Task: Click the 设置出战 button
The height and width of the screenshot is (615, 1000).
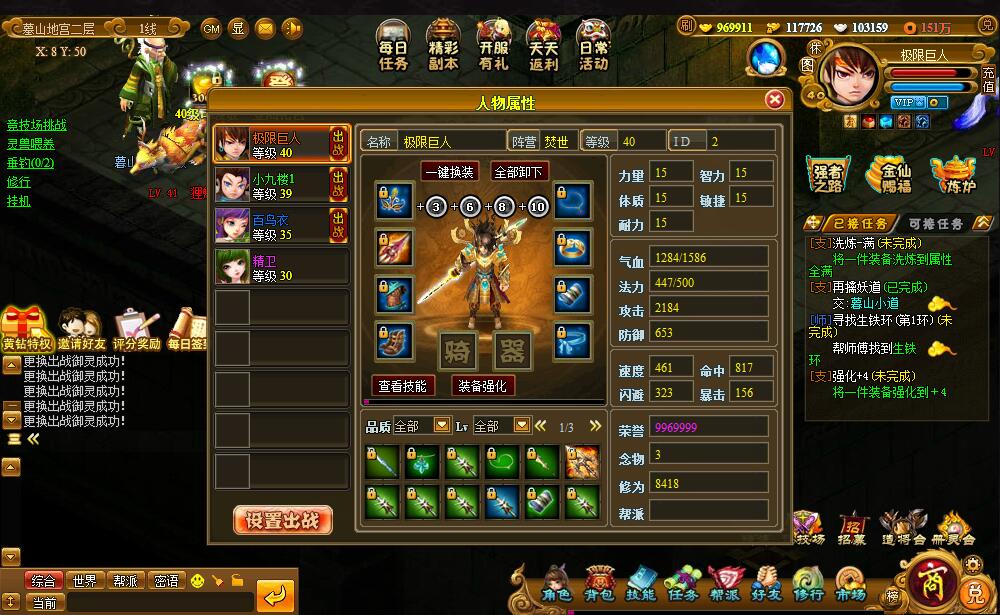Action: [283, 520]
